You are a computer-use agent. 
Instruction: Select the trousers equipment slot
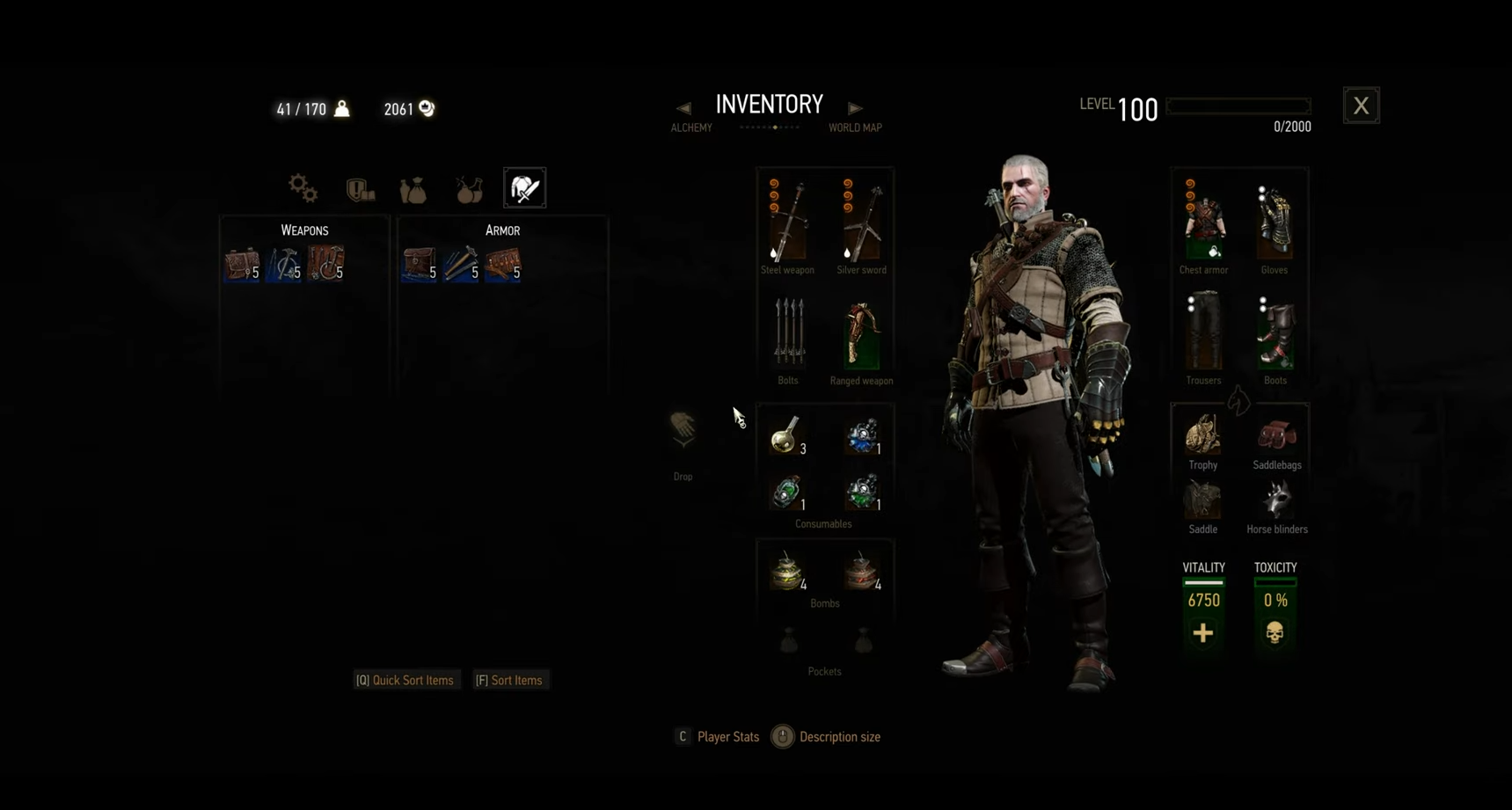pos(1203,332)
